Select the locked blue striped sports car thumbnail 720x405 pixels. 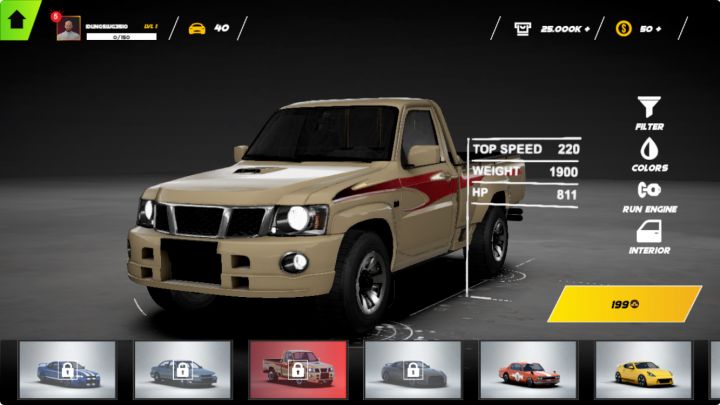tap(67, 370)
